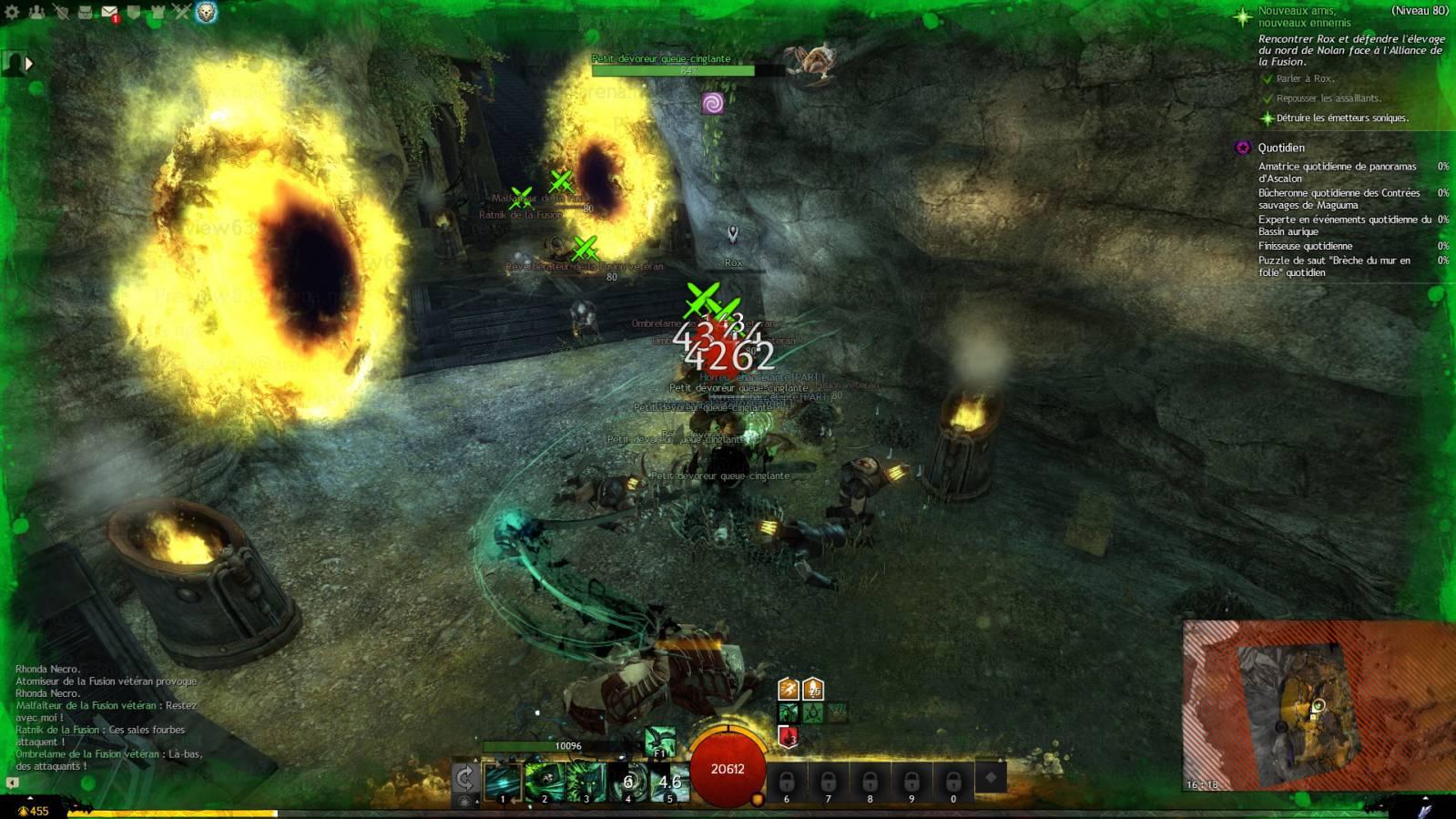Open the World vs World castle icon
This screenshot has height=819, width=1456.
pos(158,12)
